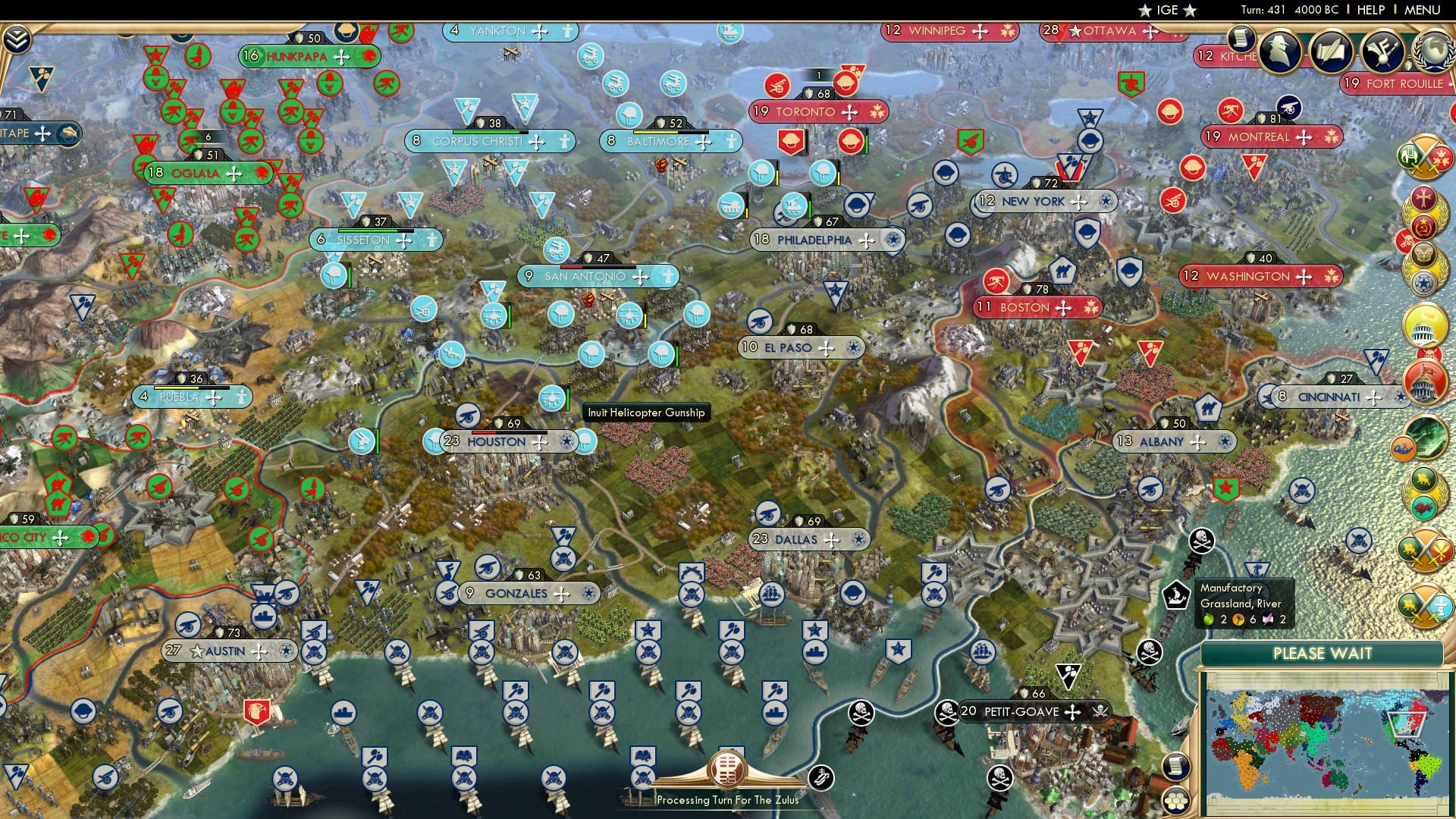View Great Works via the scroll-and-quill icon

click(x=1329, y=49)
